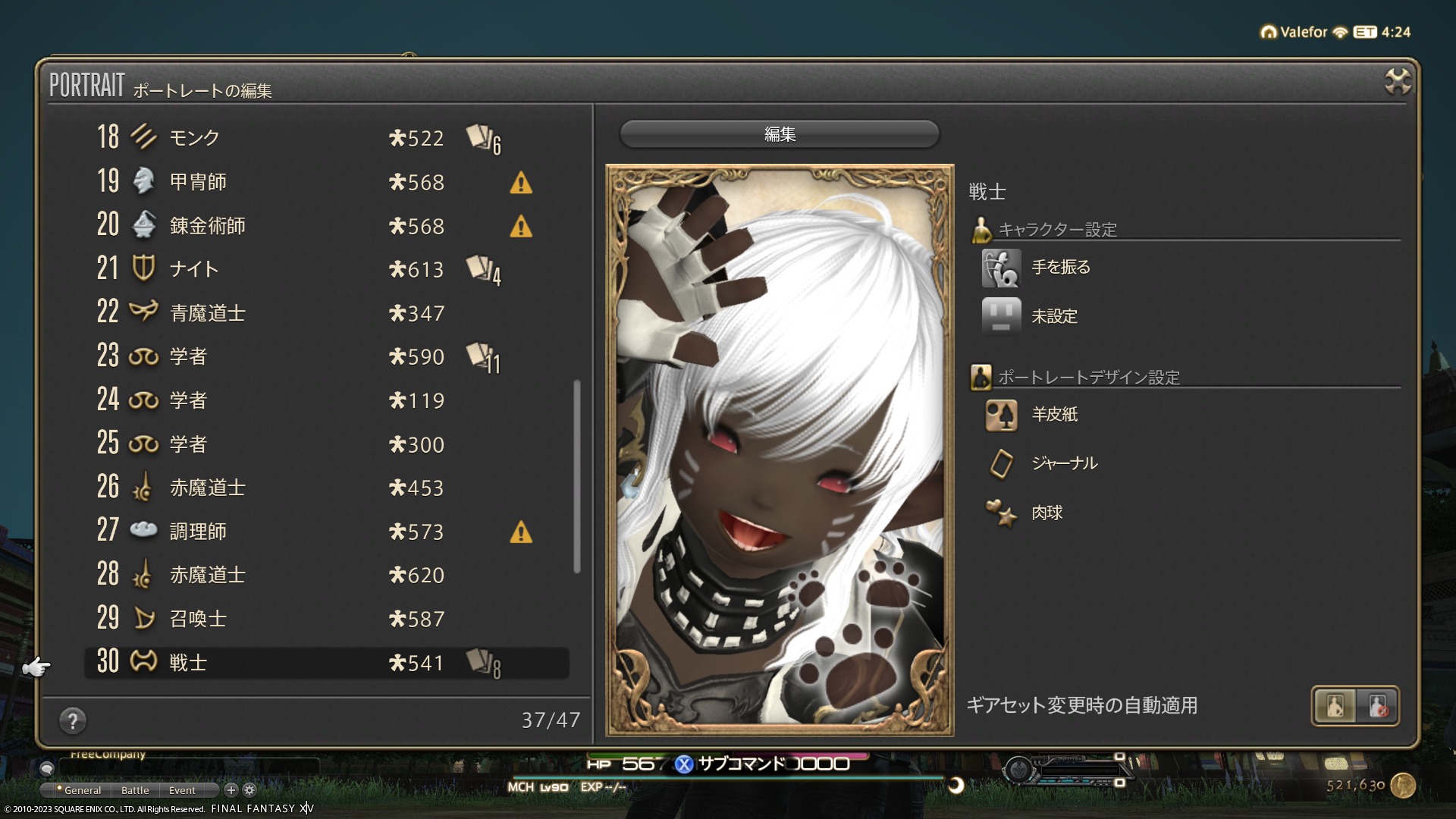This screenshot has height=819, width=1456.
Task: Click the 編集 edit button
Action: point(780,134)
